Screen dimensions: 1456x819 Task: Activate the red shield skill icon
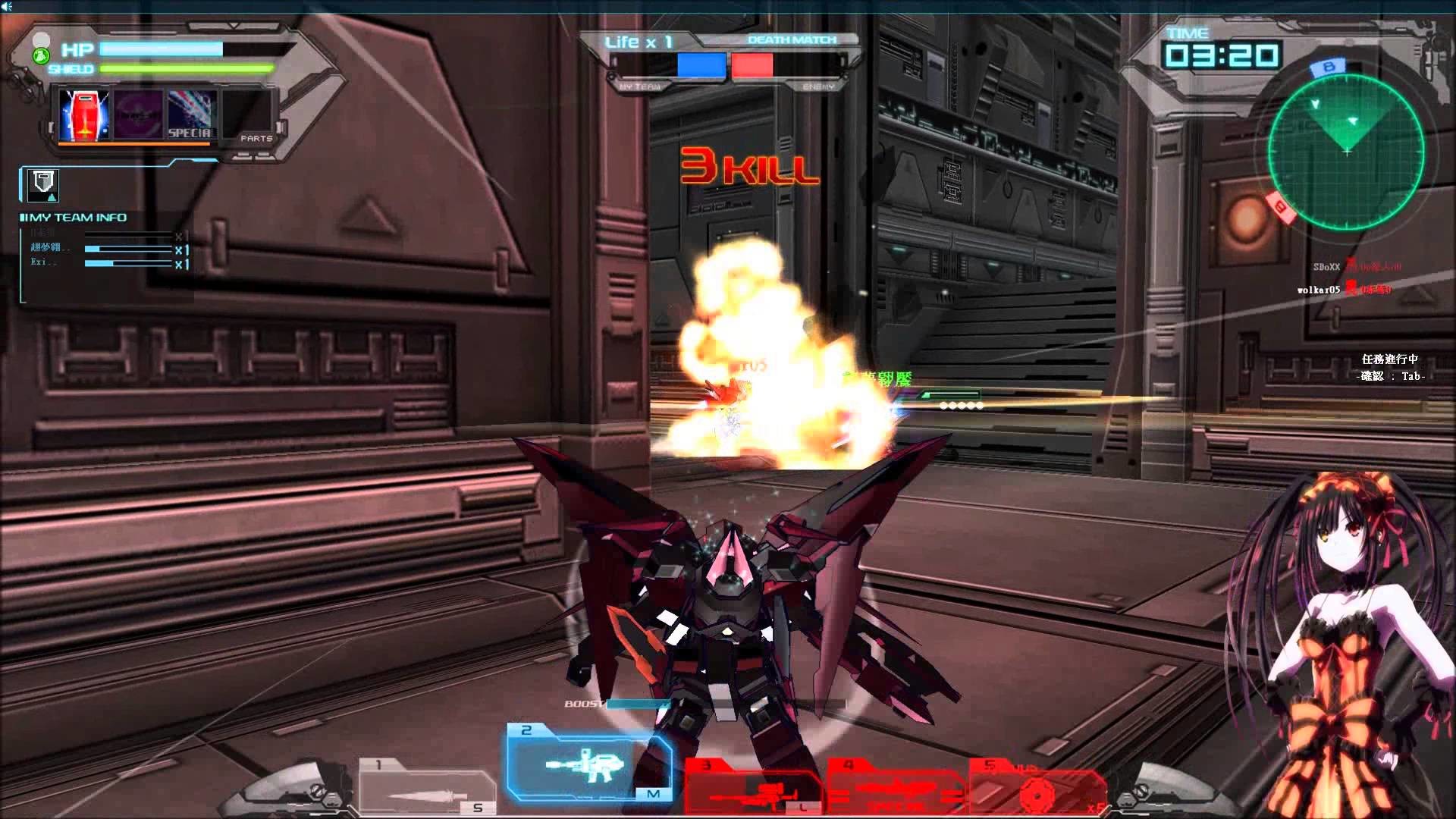[x=83, y=115]
